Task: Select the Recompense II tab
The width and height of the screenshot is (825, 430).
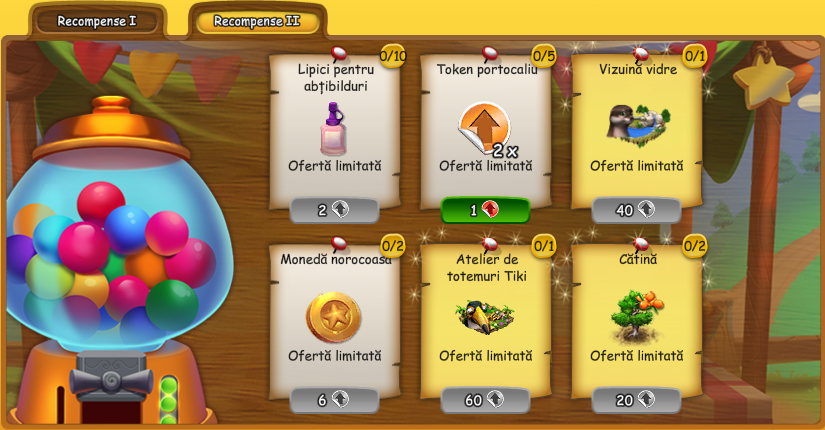Action: click(256, 20)
